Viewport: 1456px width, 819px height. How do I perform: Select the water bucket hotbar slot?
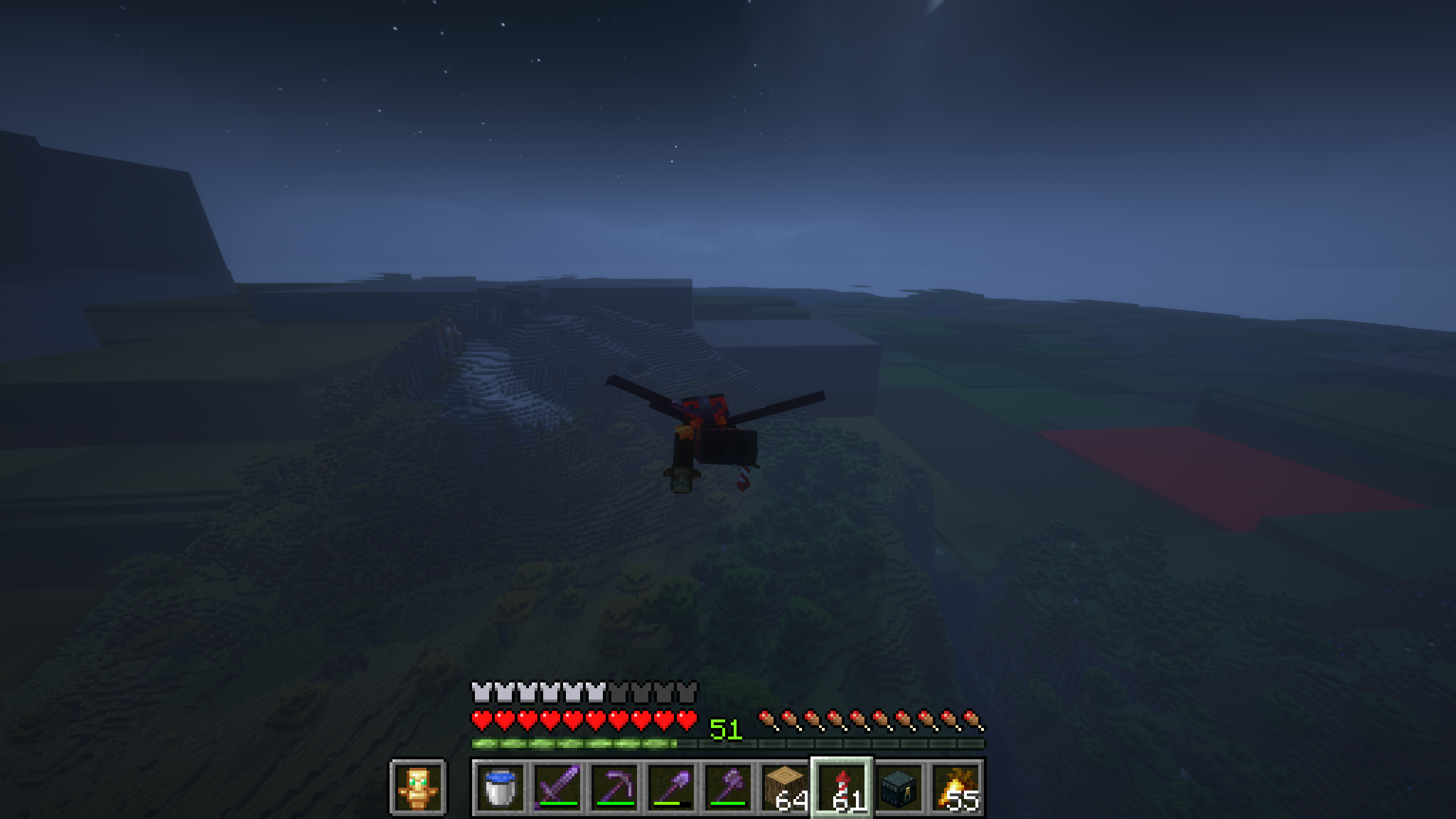500,787
